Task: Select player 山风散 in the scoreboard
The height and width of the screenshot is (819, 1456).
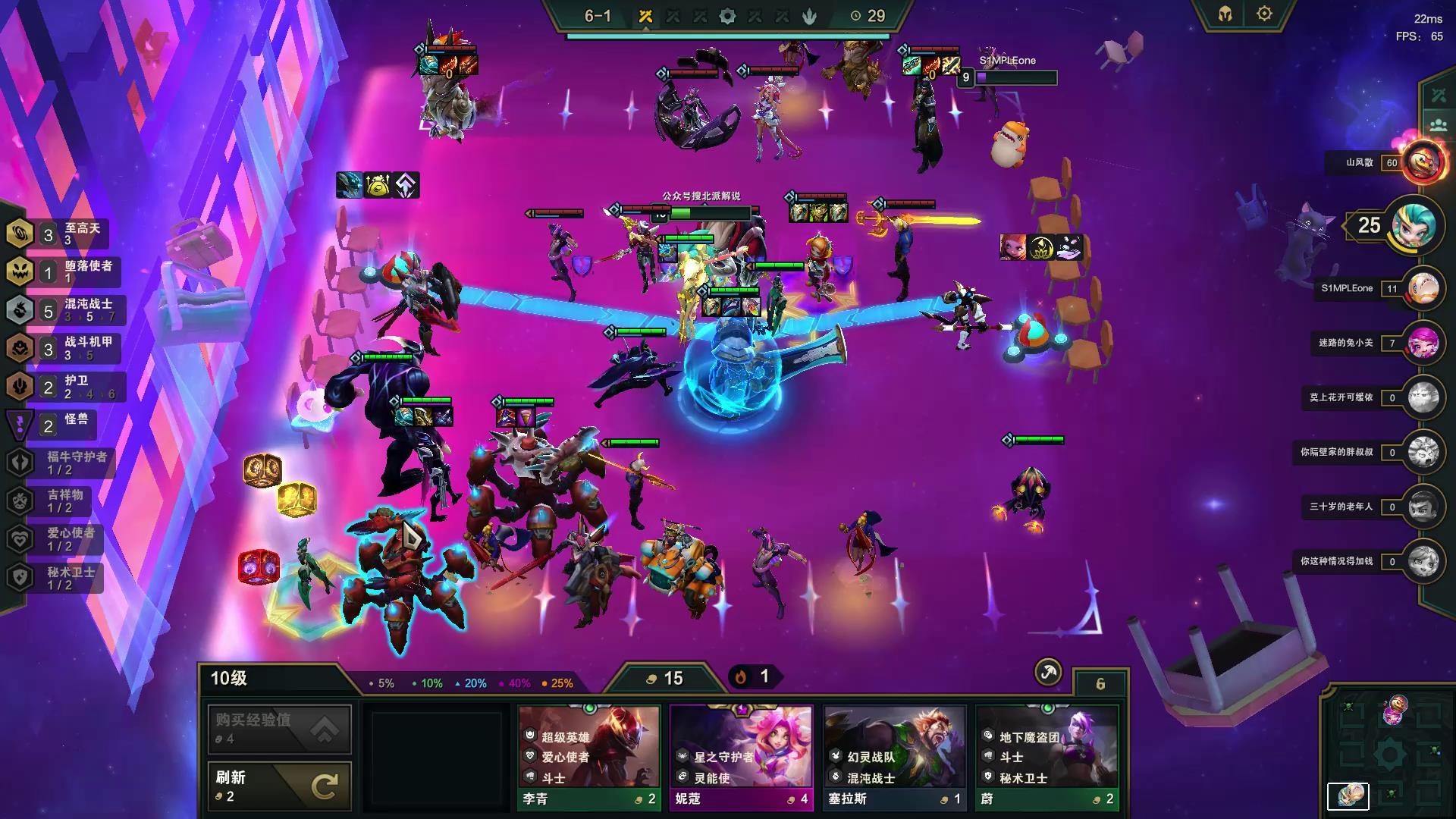Action: tap(1423, 163)
